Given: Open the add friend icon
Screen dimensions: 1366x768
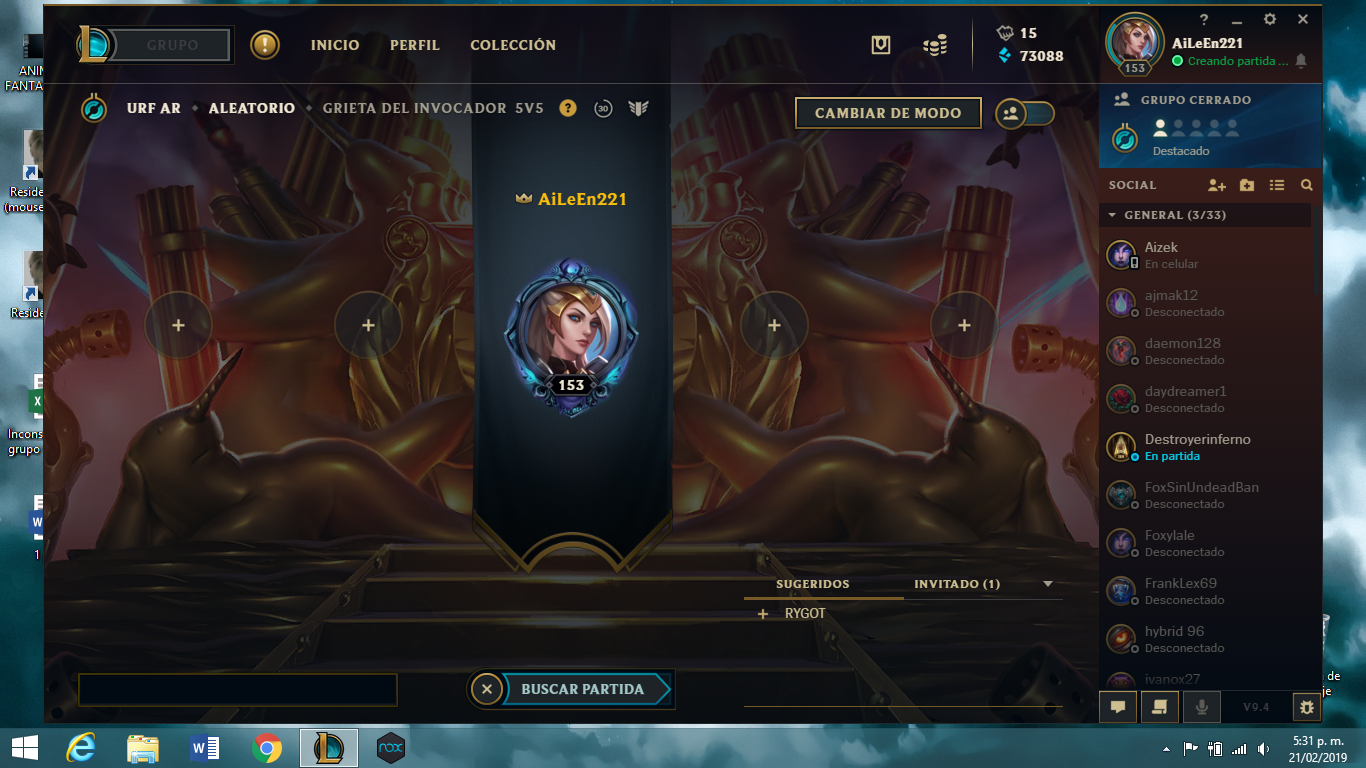Looking at the screenshot, I should coord(1217,185).
